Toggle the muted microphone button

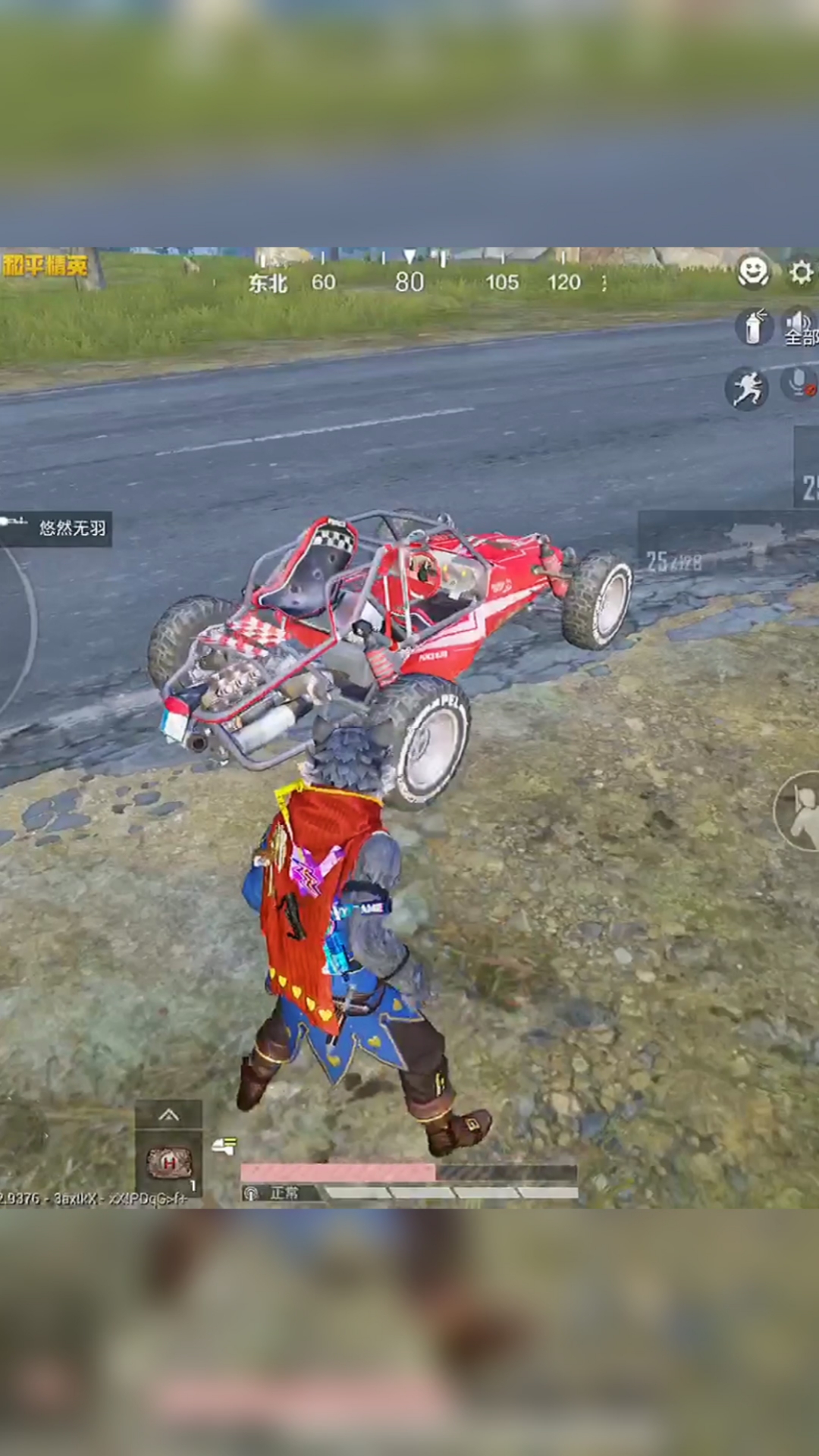click(x=799, y=384)
